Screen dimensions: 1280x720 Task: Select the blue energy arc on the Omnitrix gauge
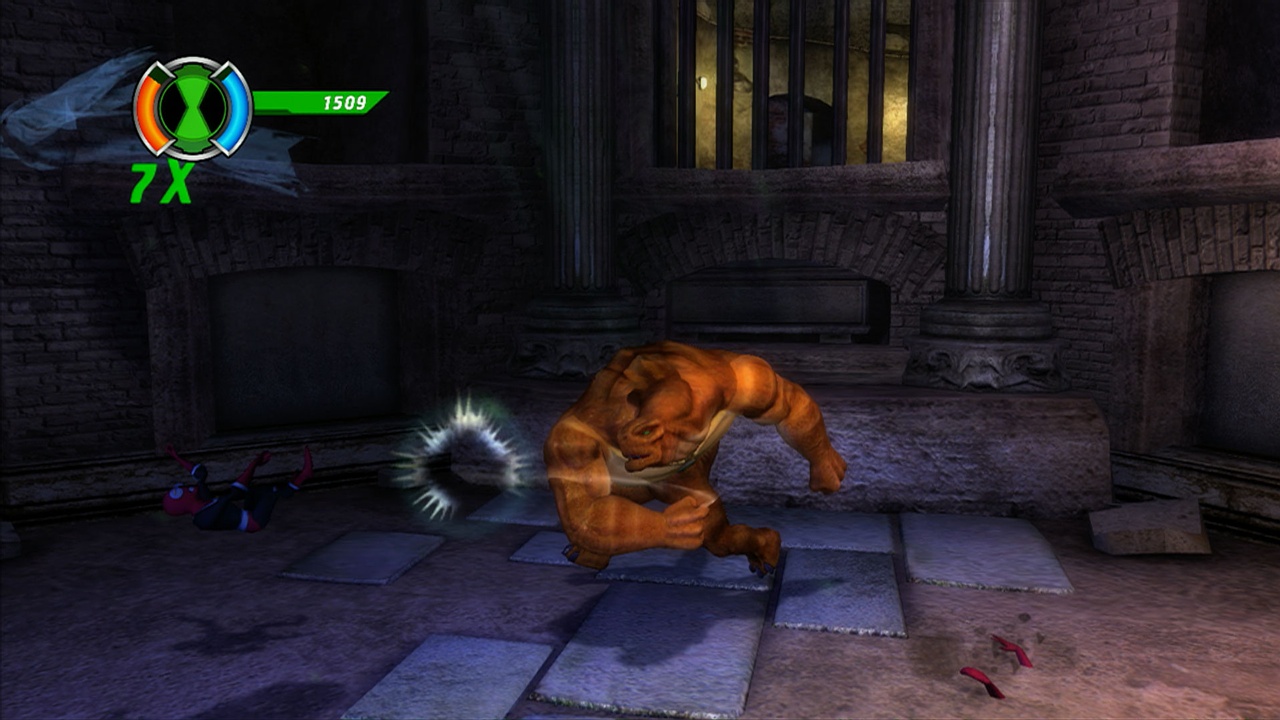coord(236,107)
